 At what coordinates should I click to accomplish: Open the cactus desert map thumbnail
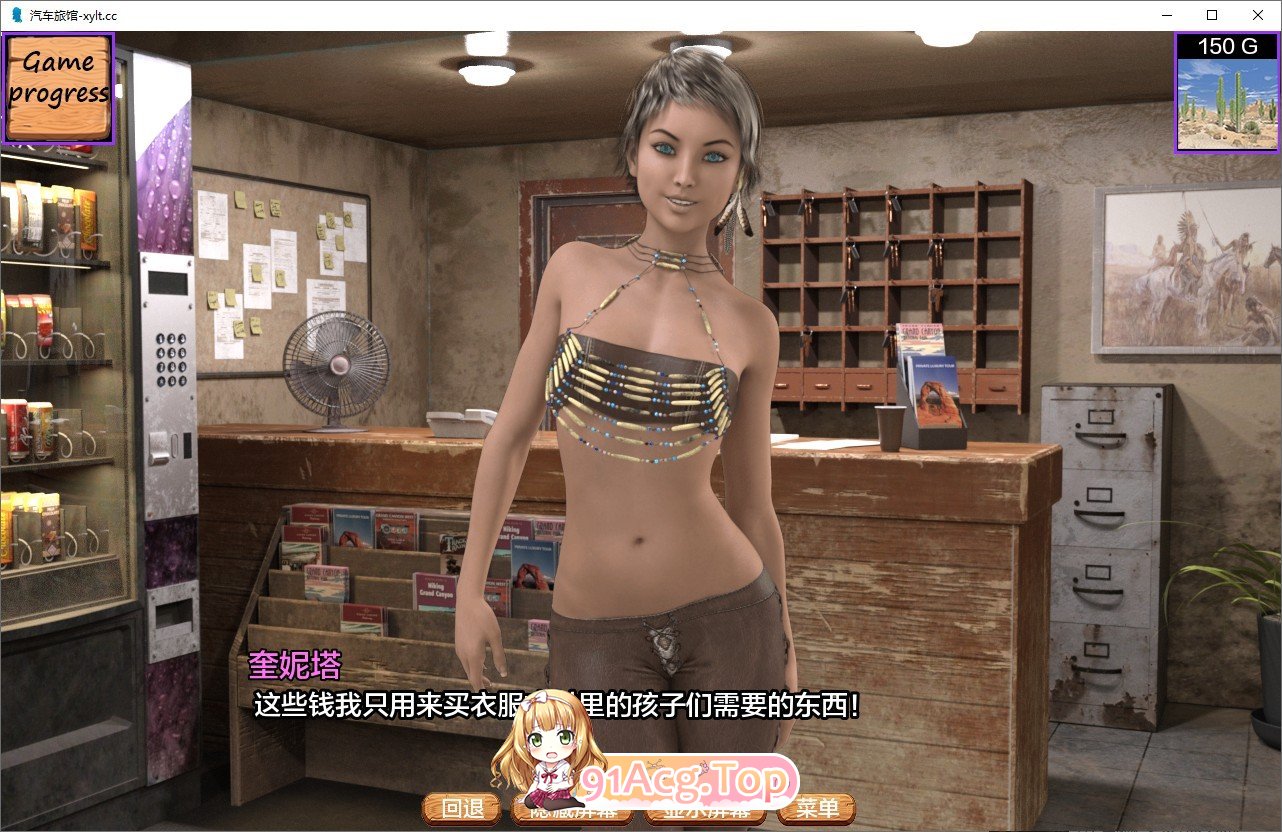click(1226, 103)
